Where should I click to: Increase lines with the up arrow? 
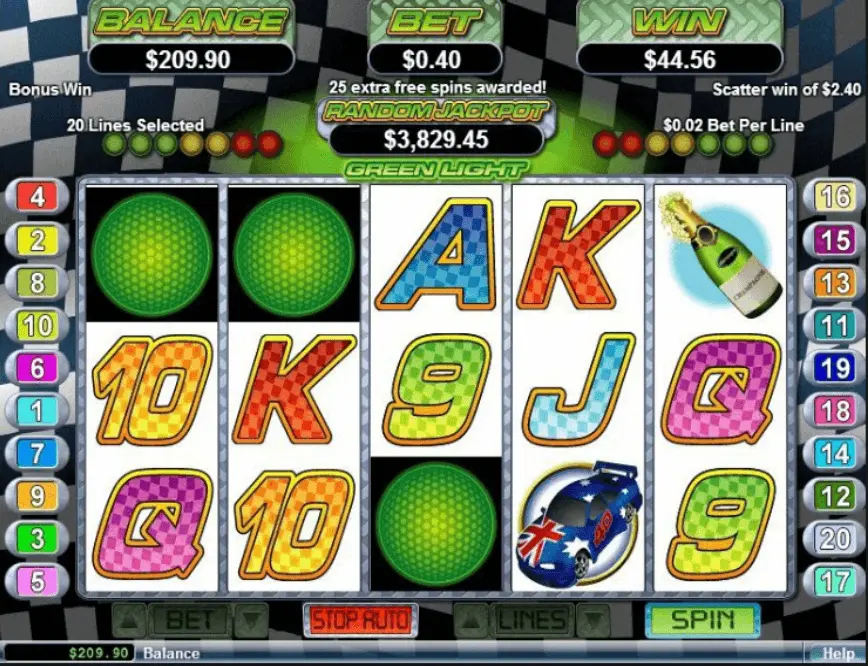click(468, 620)
